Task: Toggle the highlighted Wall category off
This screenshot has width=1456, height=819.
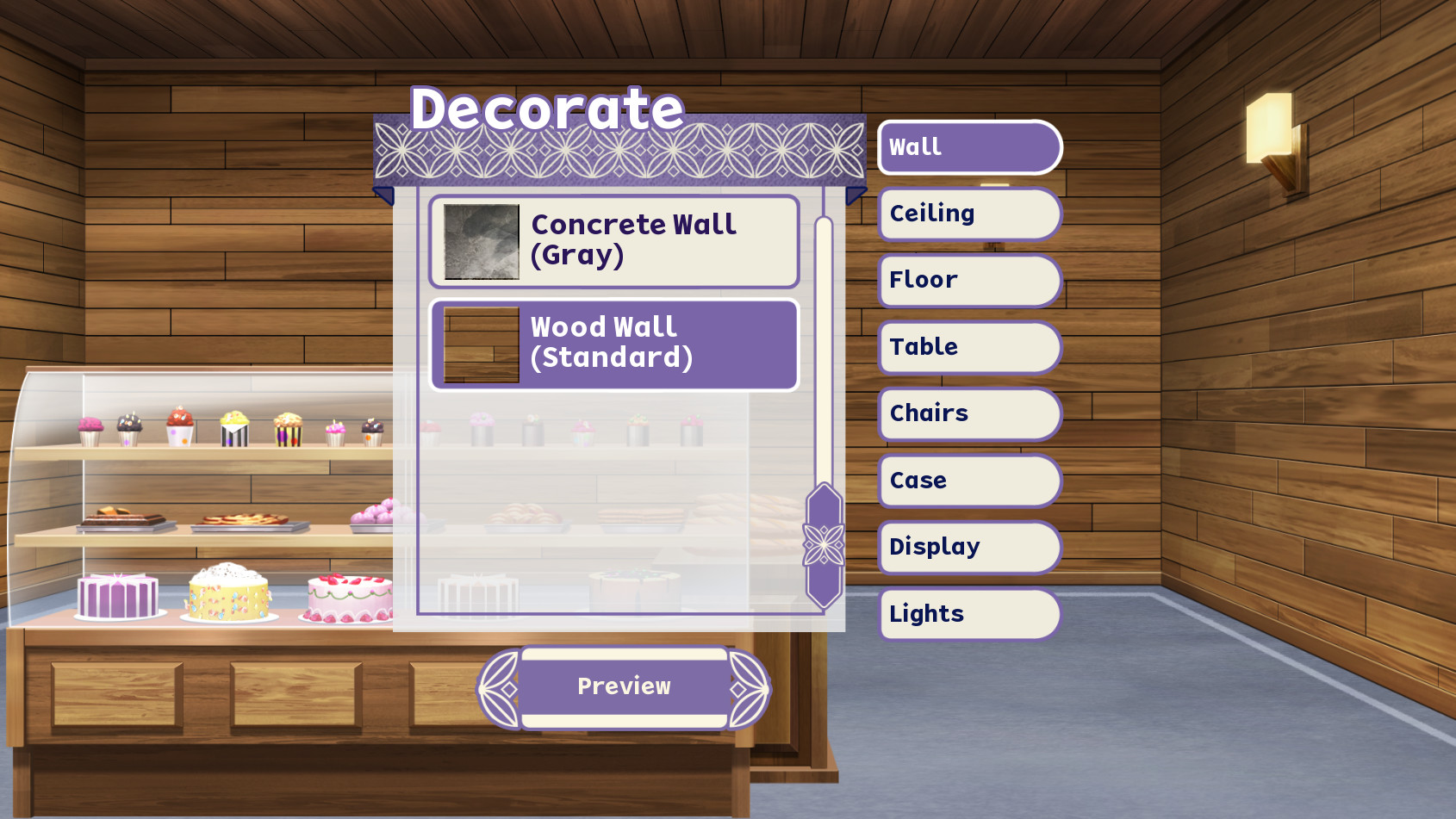Action: point(968,146)
